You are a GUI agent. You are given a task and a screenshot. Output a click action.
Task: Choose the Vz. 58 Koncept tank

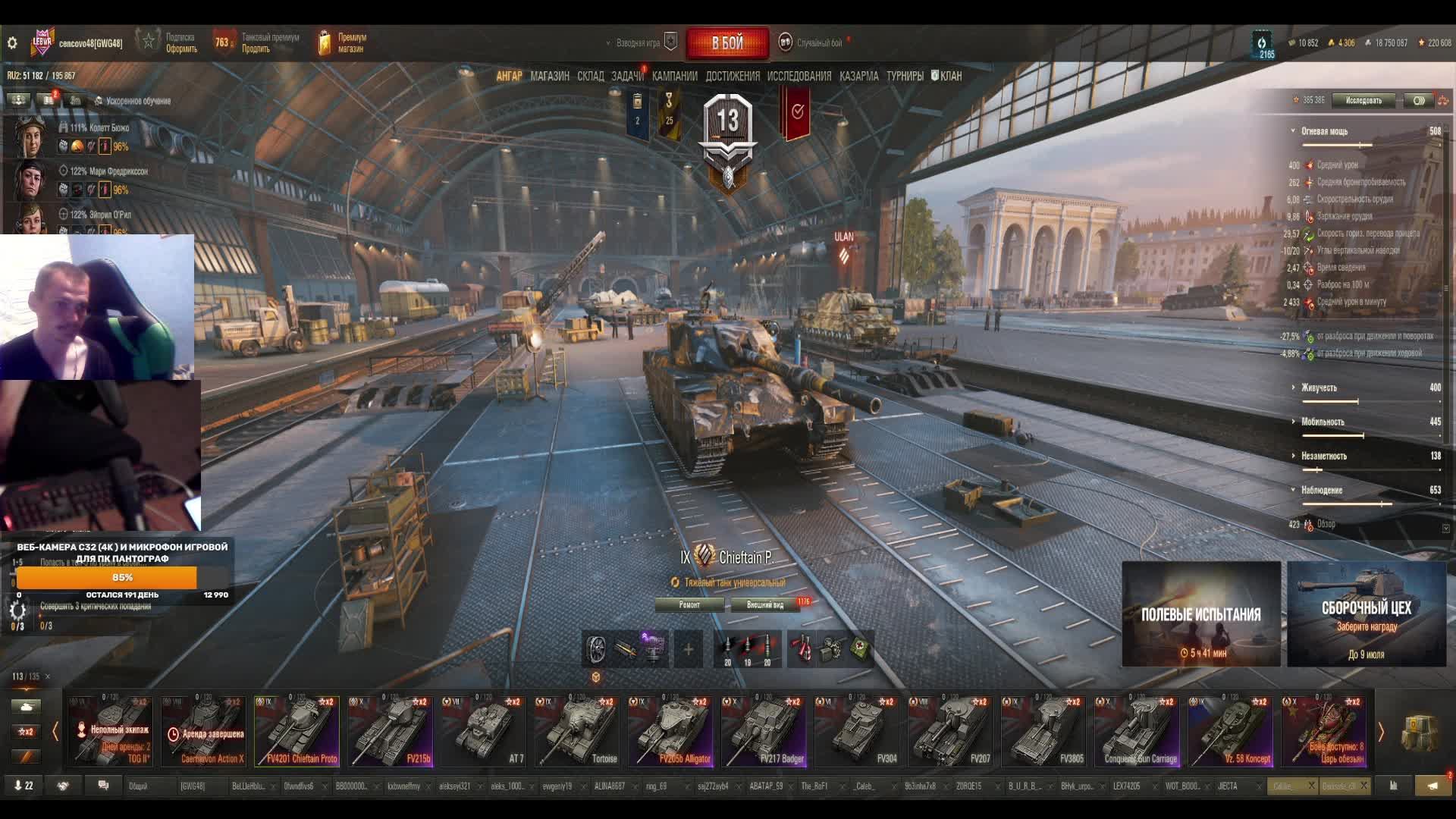point(1230,731)
